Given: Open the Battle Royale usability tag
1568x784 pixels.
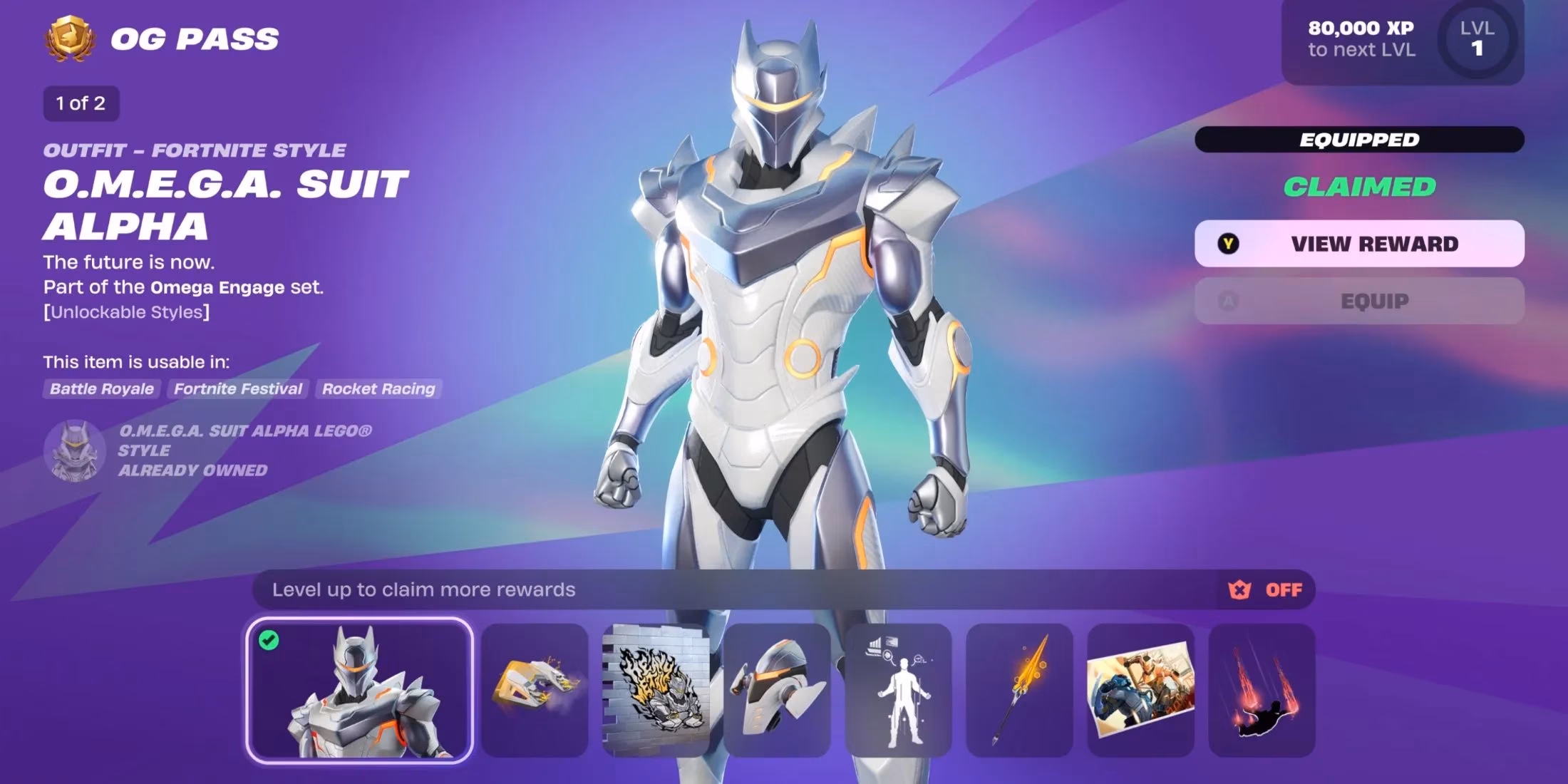Looking at the screenshot, I should click(x=100, y=389).
